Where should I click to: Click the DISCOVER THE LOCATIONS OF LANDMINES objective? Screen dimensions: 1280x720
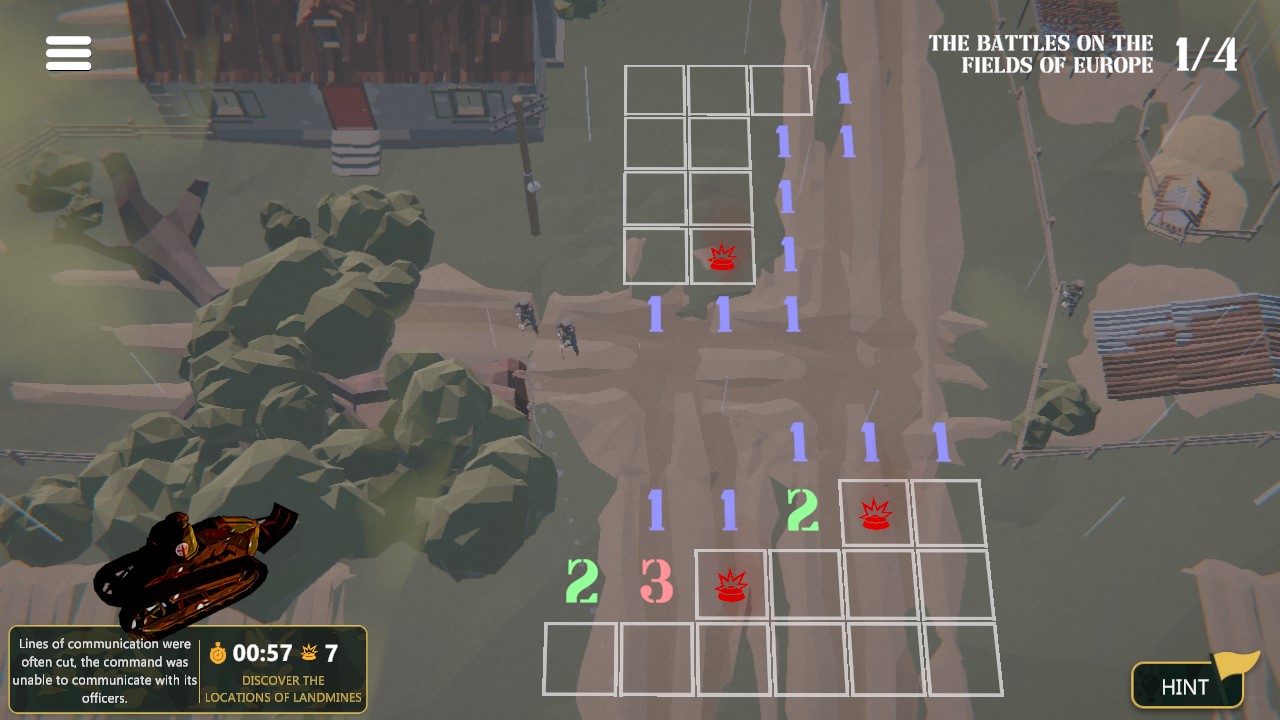(283, 690)
